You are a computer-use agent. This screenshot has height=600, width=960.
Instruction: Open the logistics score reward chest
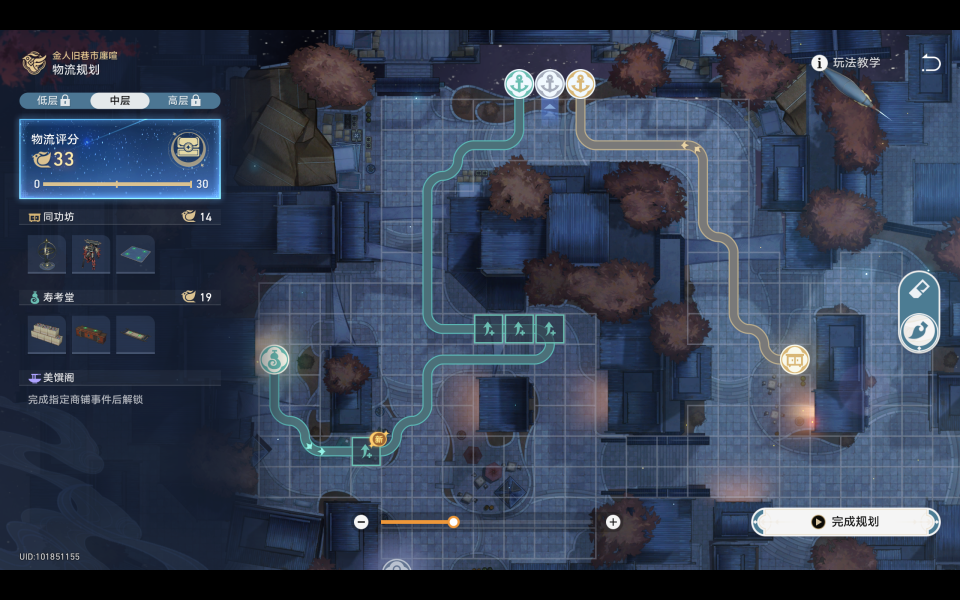point(188,150)
